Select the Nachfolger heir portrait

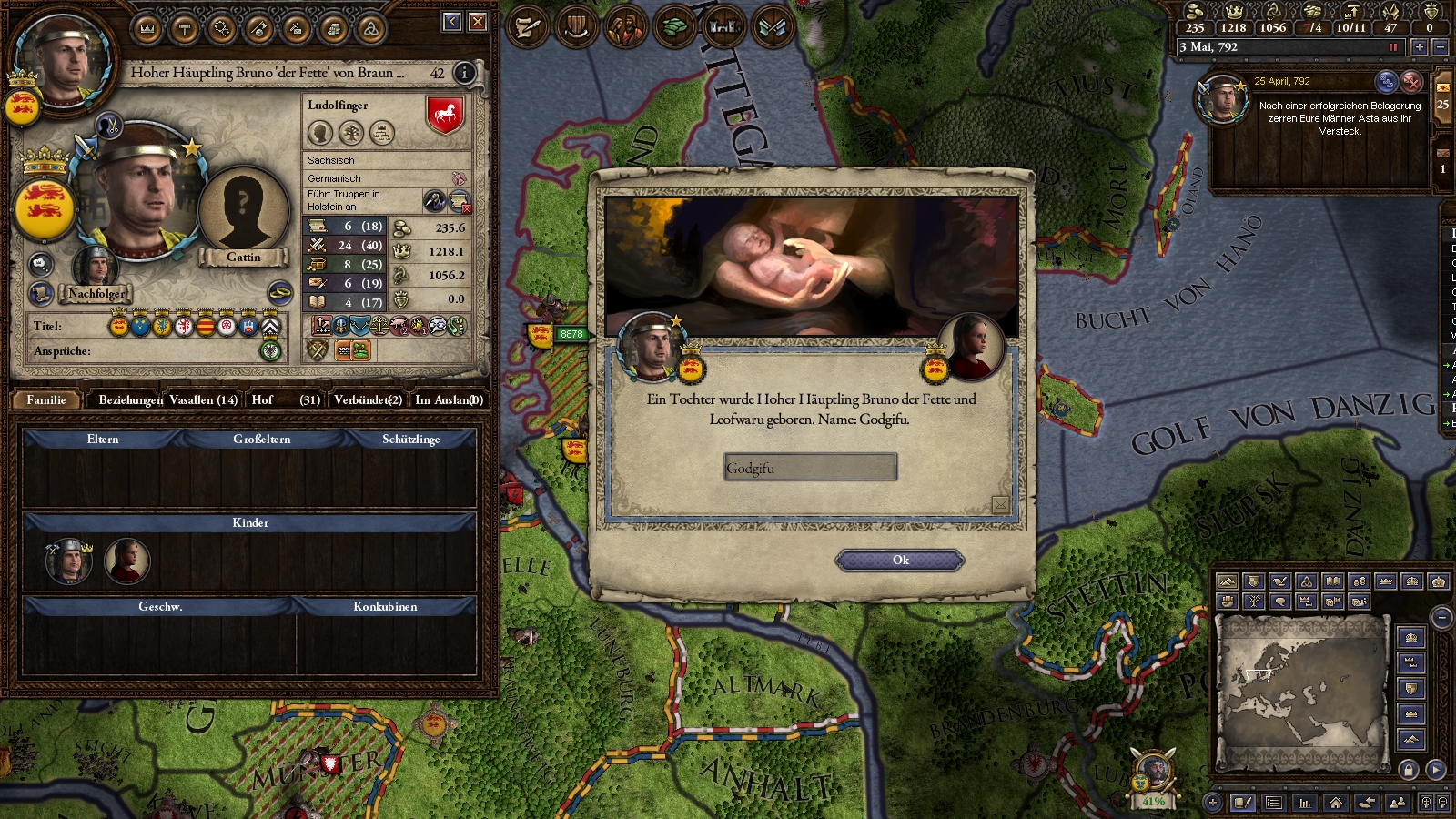[96, 267]
